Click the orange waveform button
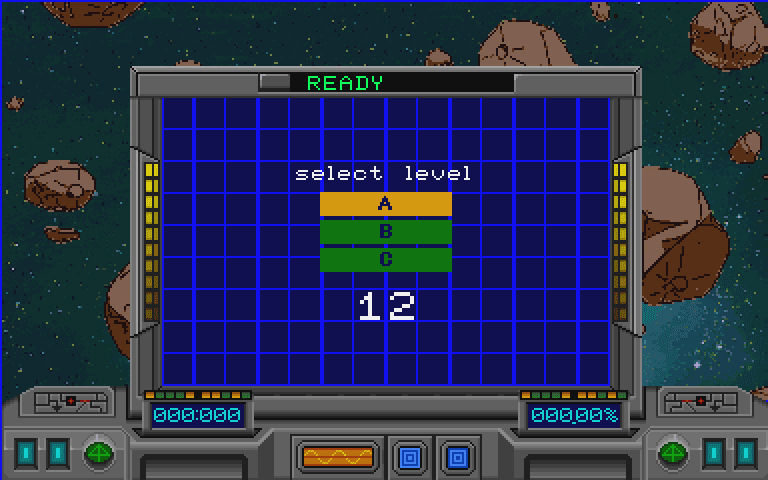Viewport: 768px width, 480px height. point(337,457)
